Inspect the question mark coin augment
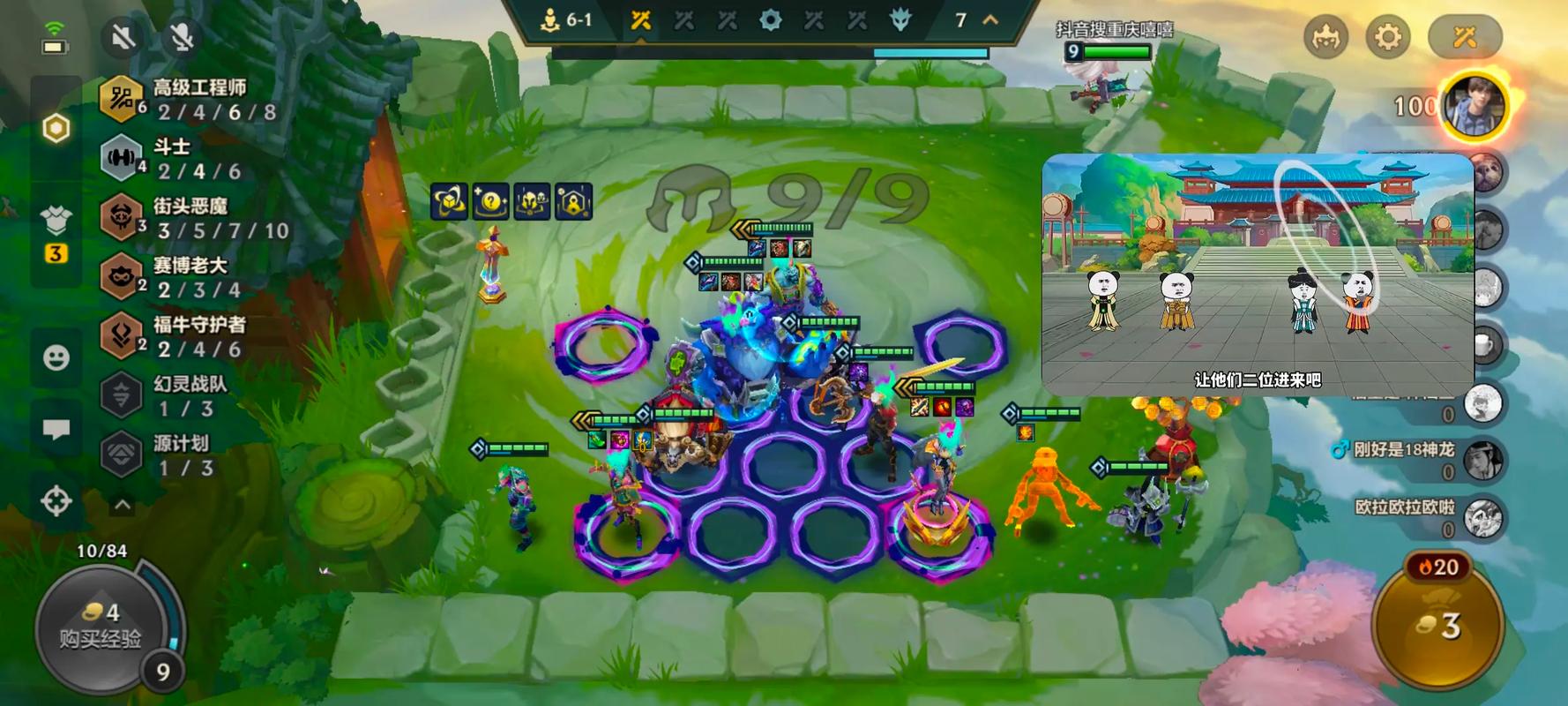 point(490,202)
